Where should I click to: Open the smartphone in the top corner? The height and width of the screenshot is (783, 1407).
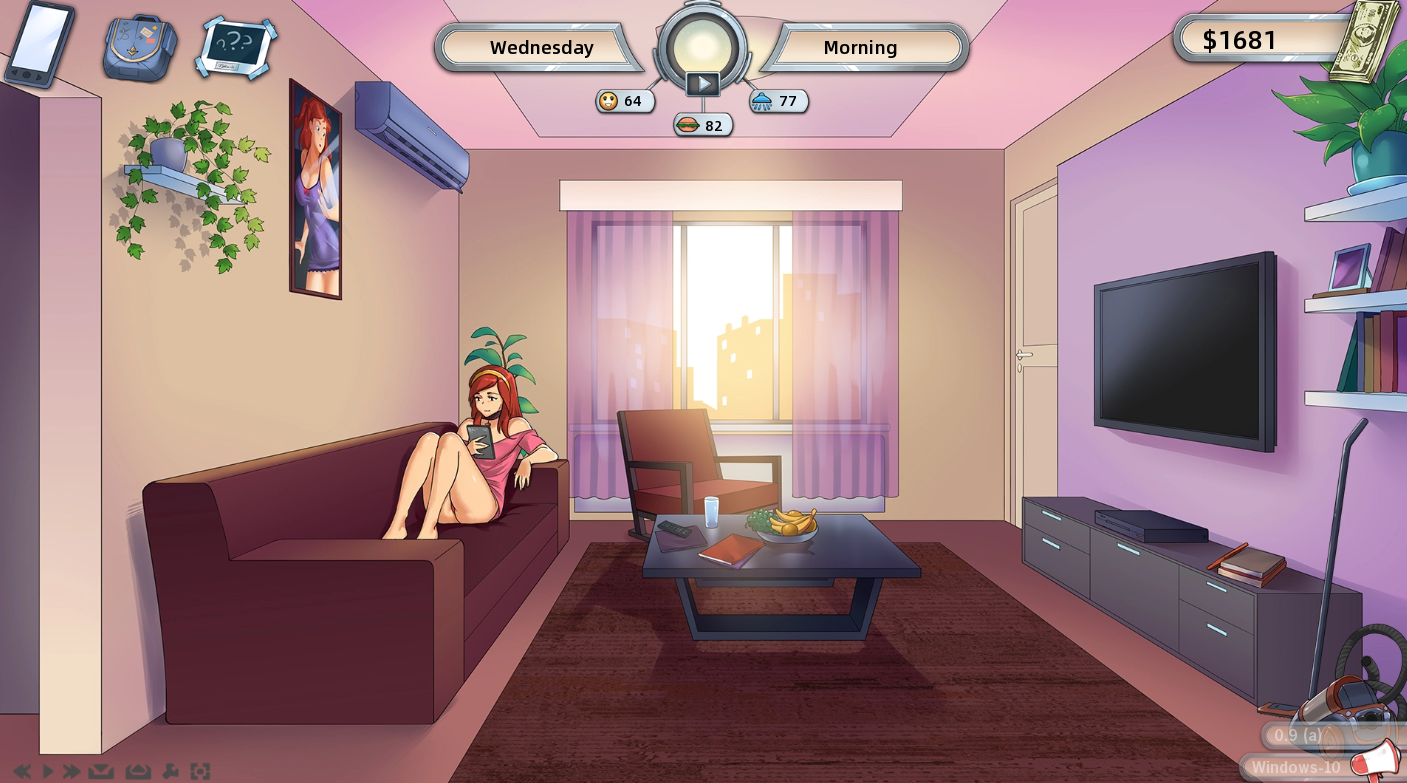click(x=38, y=43)
